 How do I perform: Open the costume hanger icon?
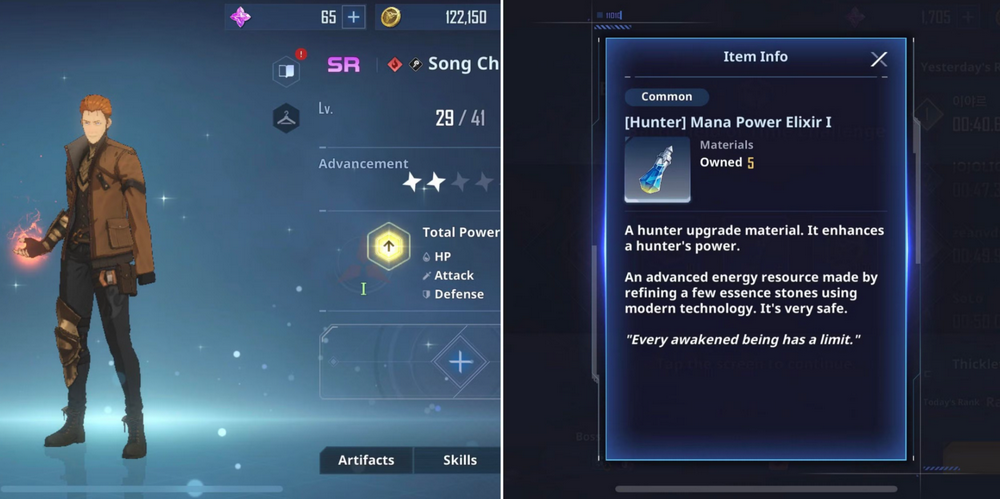(286, 118)
